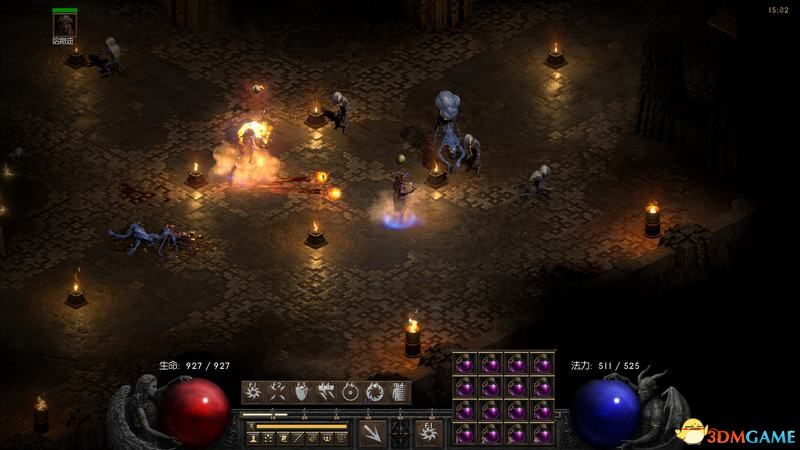Select the shield-shaped skill icon
800x450 pixels.
(x=302, y=392)
